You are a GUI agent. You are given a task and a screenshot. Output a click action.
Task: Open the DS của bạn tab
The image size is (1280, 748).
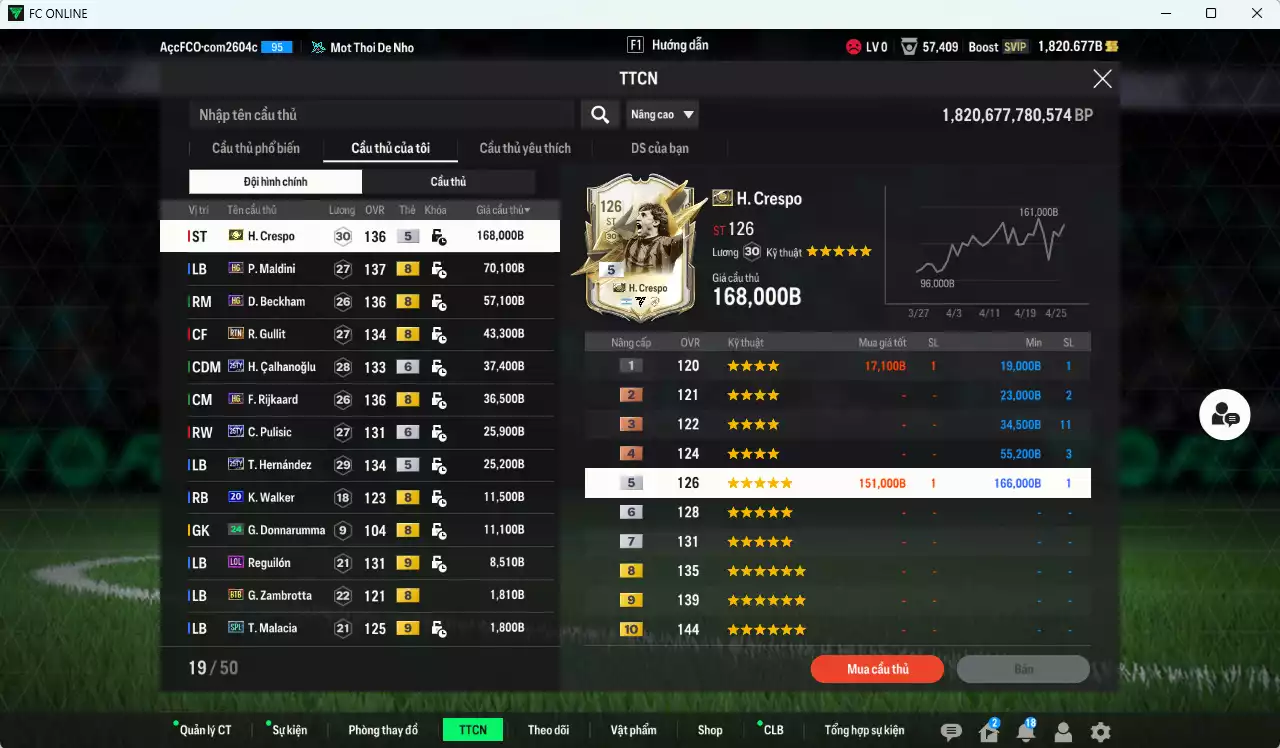click(x=659, y=149)
